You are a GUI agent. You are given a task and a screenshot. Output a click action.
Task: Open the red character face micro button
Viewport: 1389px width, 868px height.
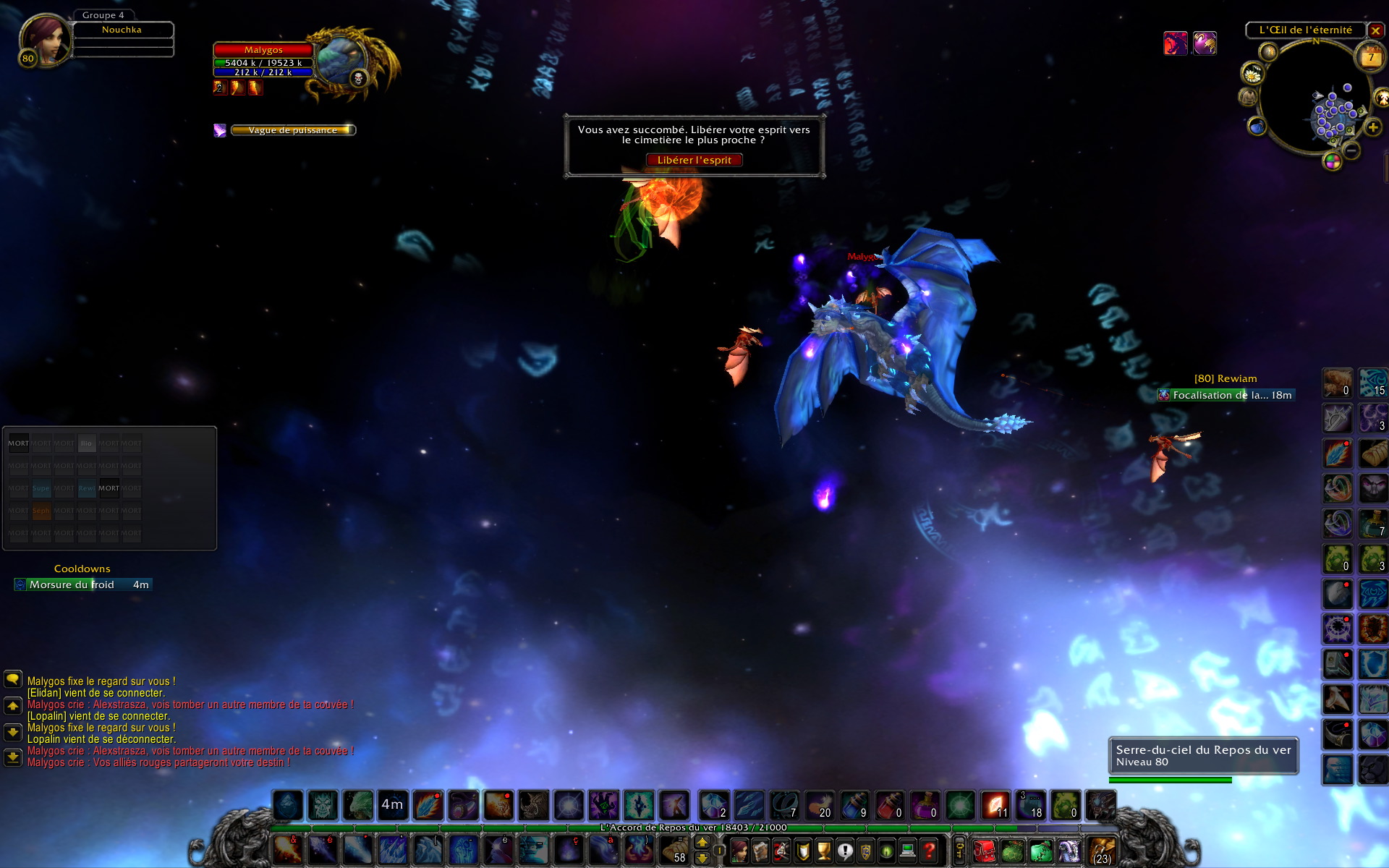(x=739, y=851)
